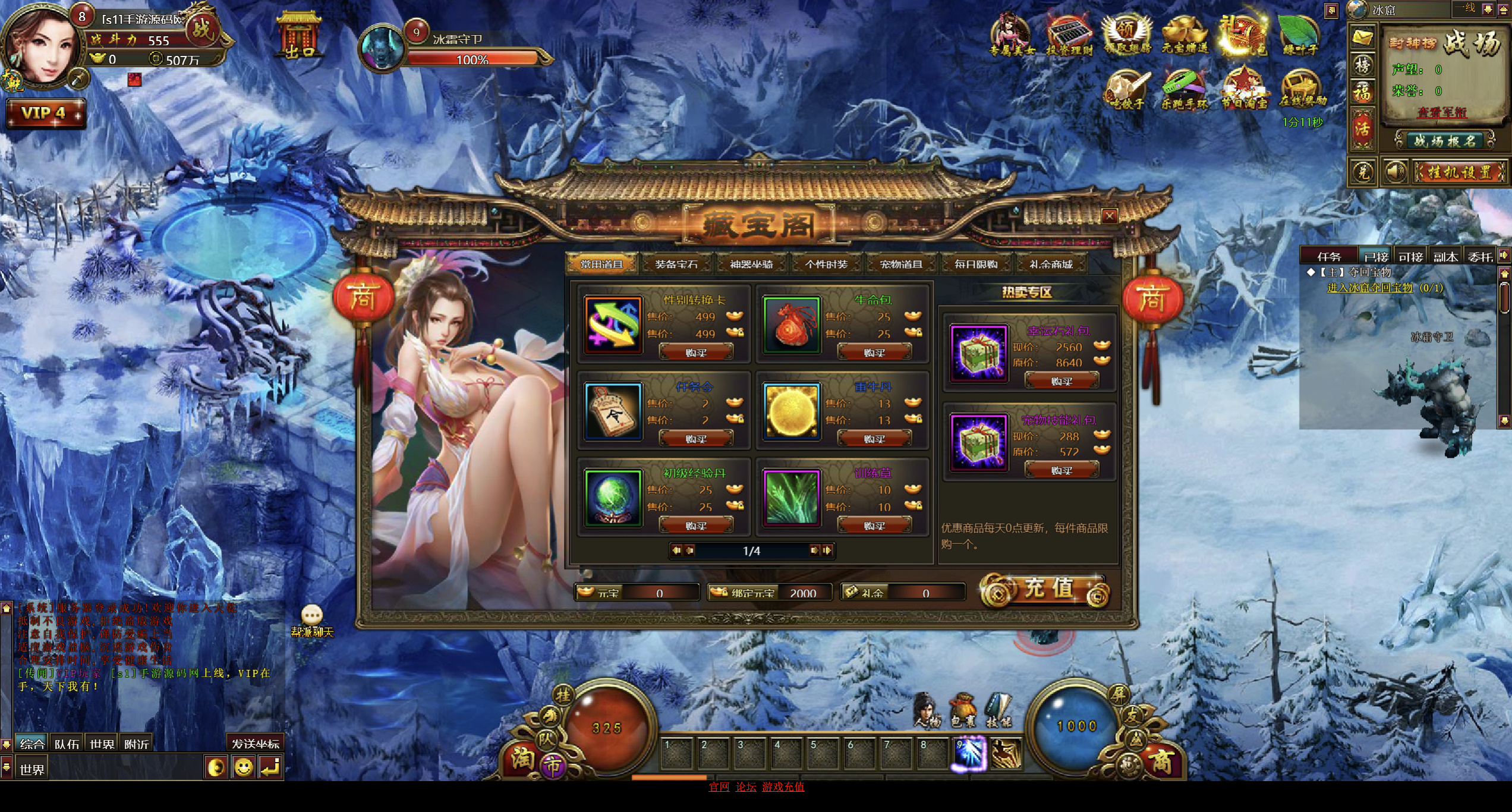The image size is (1512, 812).
Task: Open the VIP 4 badge
Action: point(45,113)
